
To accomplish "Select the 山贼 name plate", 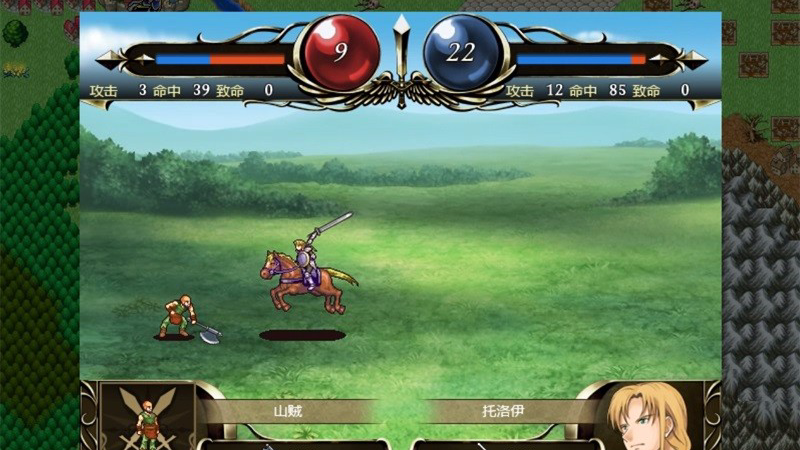I will (x=288, y=411).
